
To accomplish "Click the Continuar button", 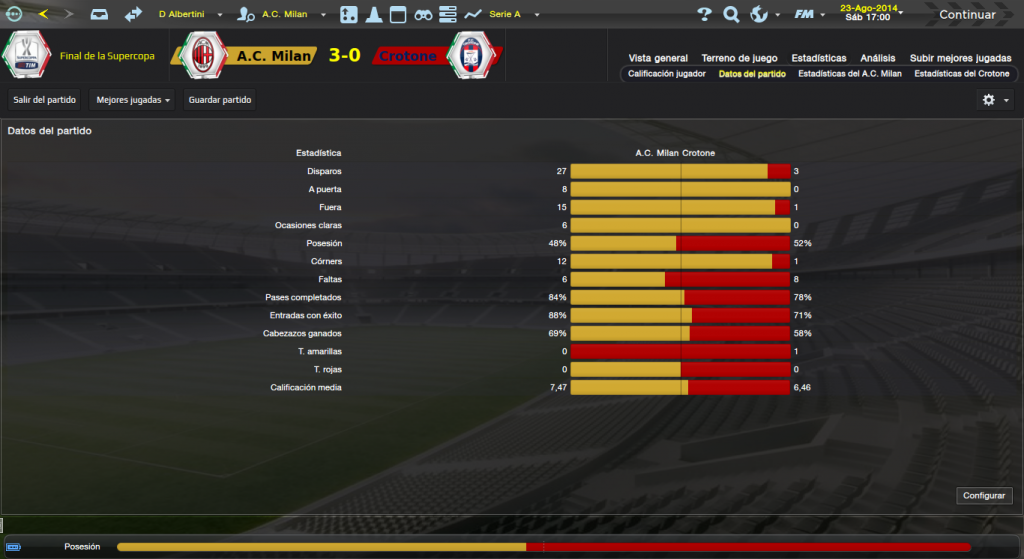I will tap(966, 15).
